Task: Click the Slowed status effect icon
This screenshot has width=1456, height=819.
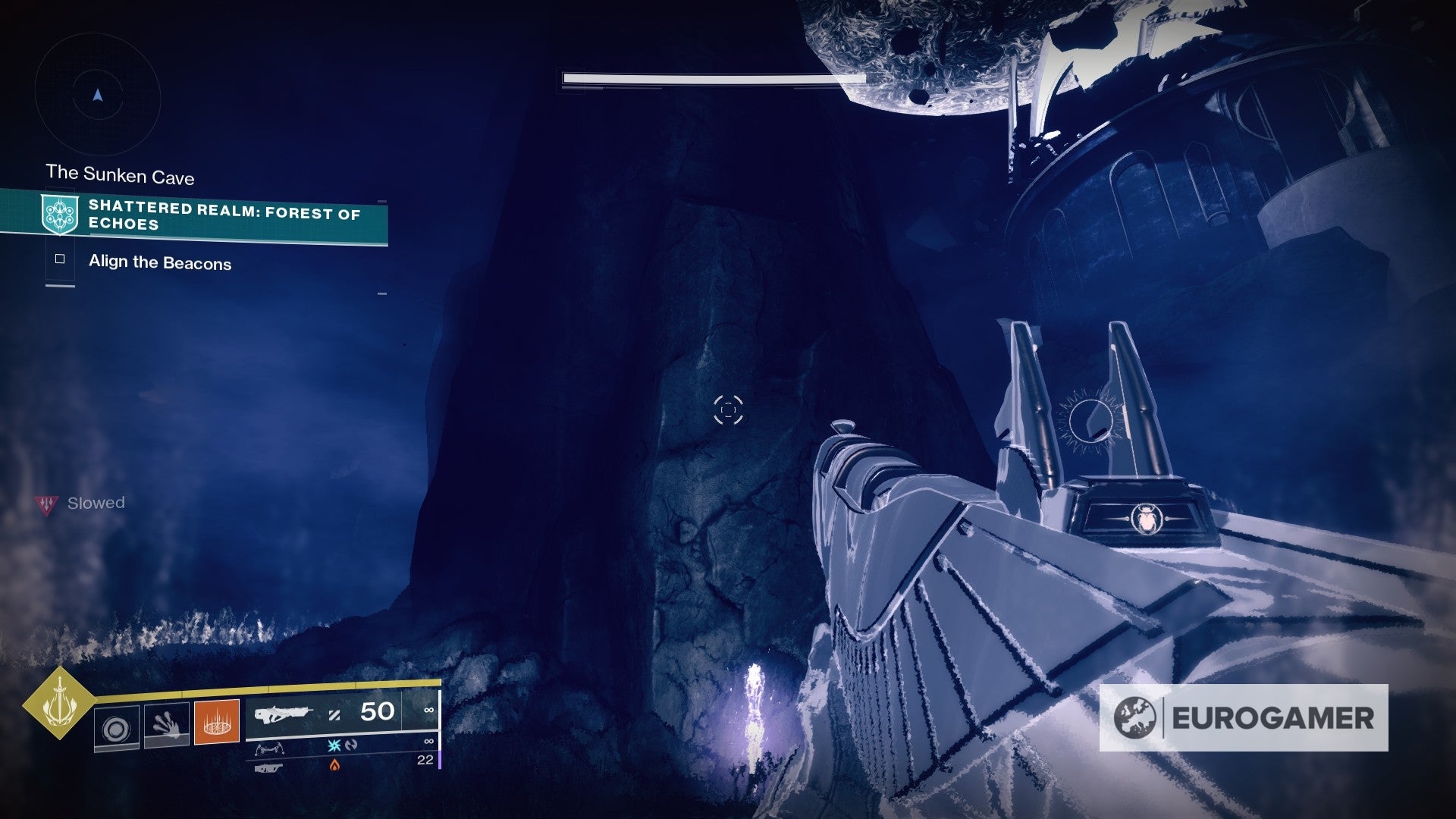Action: point(47,504)
